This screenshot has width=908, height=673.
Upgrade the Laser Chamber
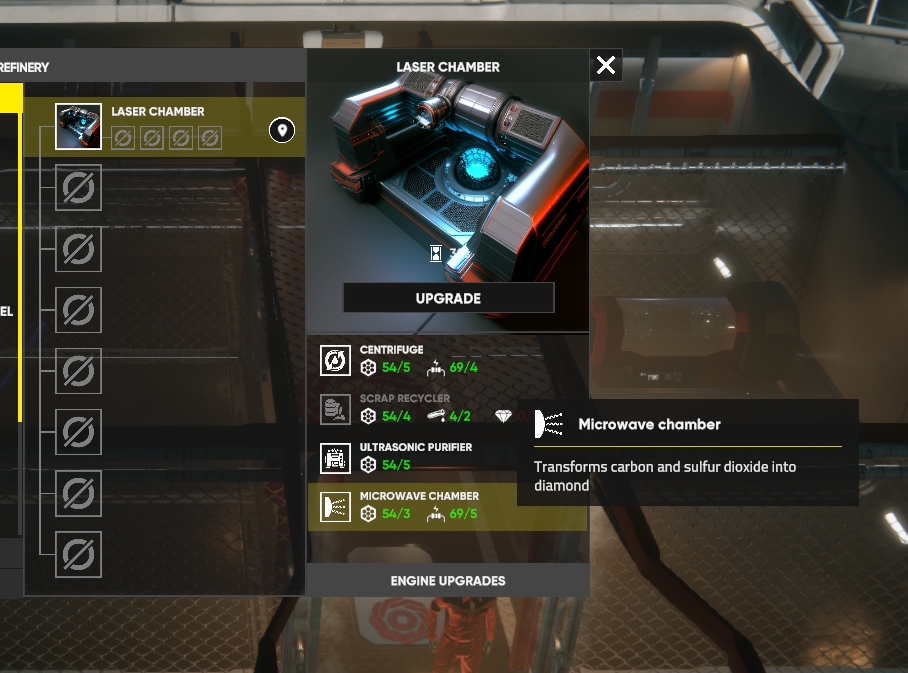tap(448, 298)
